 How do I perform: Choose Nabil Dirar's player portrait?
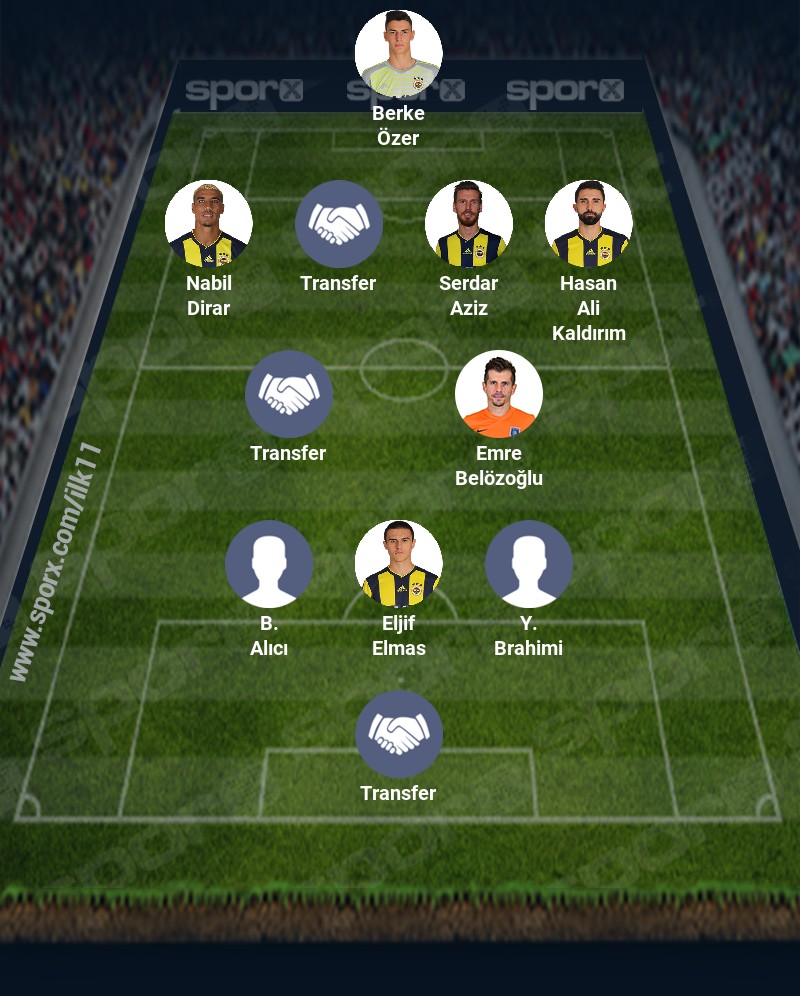click(x=208, y=224)
